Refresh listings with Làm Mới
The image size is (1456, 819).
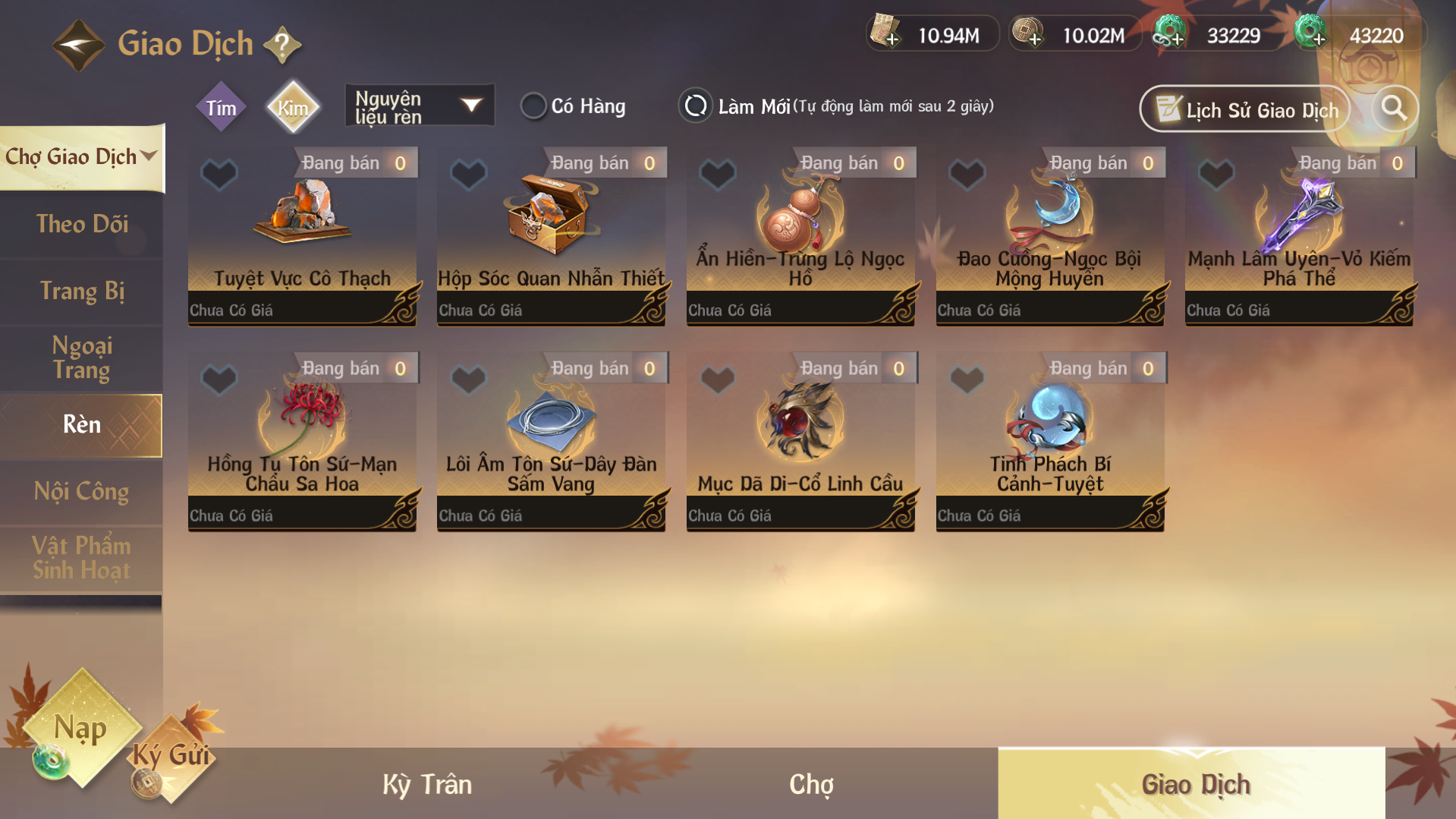coord(696,106)
